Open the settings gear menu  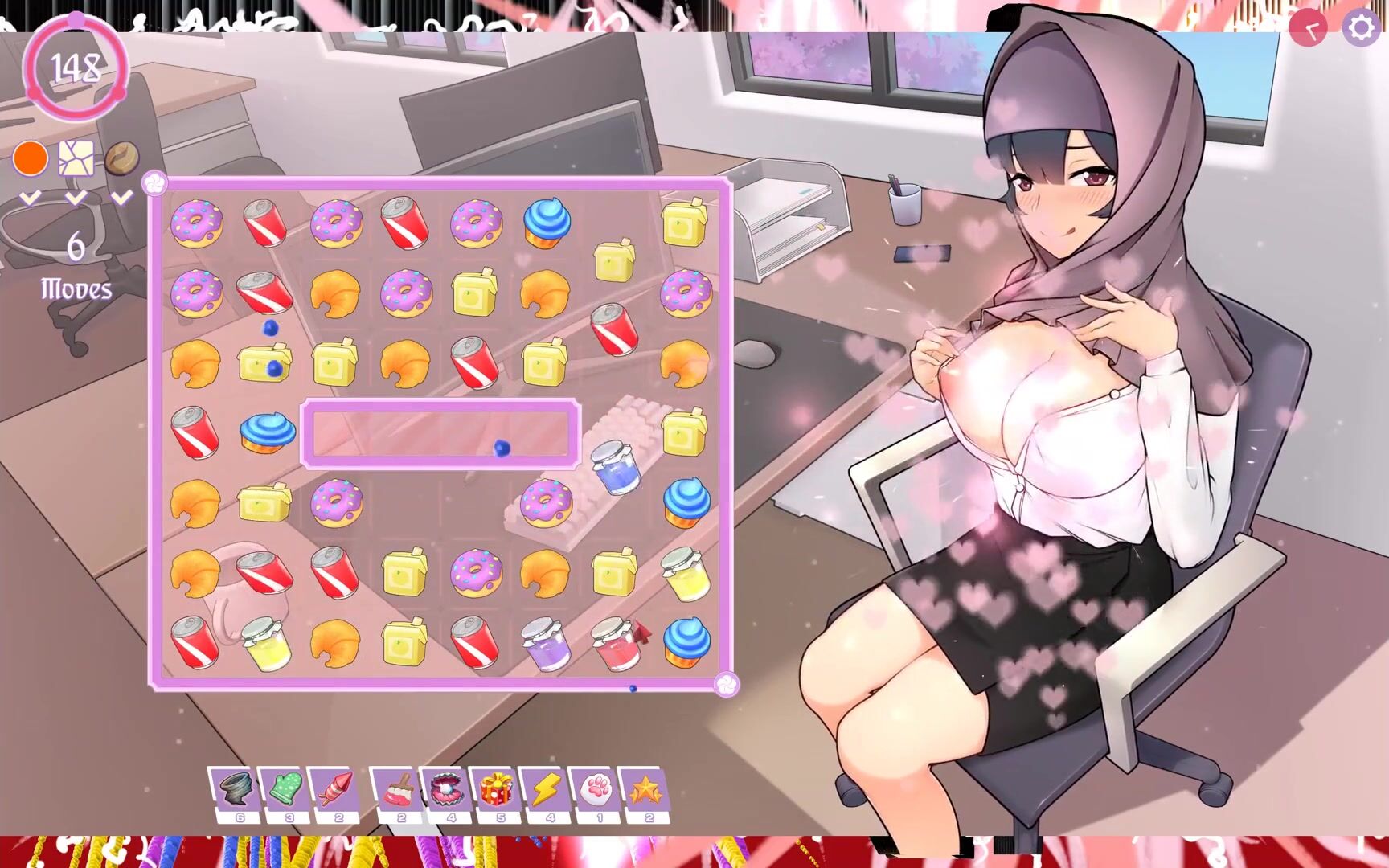point(1360,28)
